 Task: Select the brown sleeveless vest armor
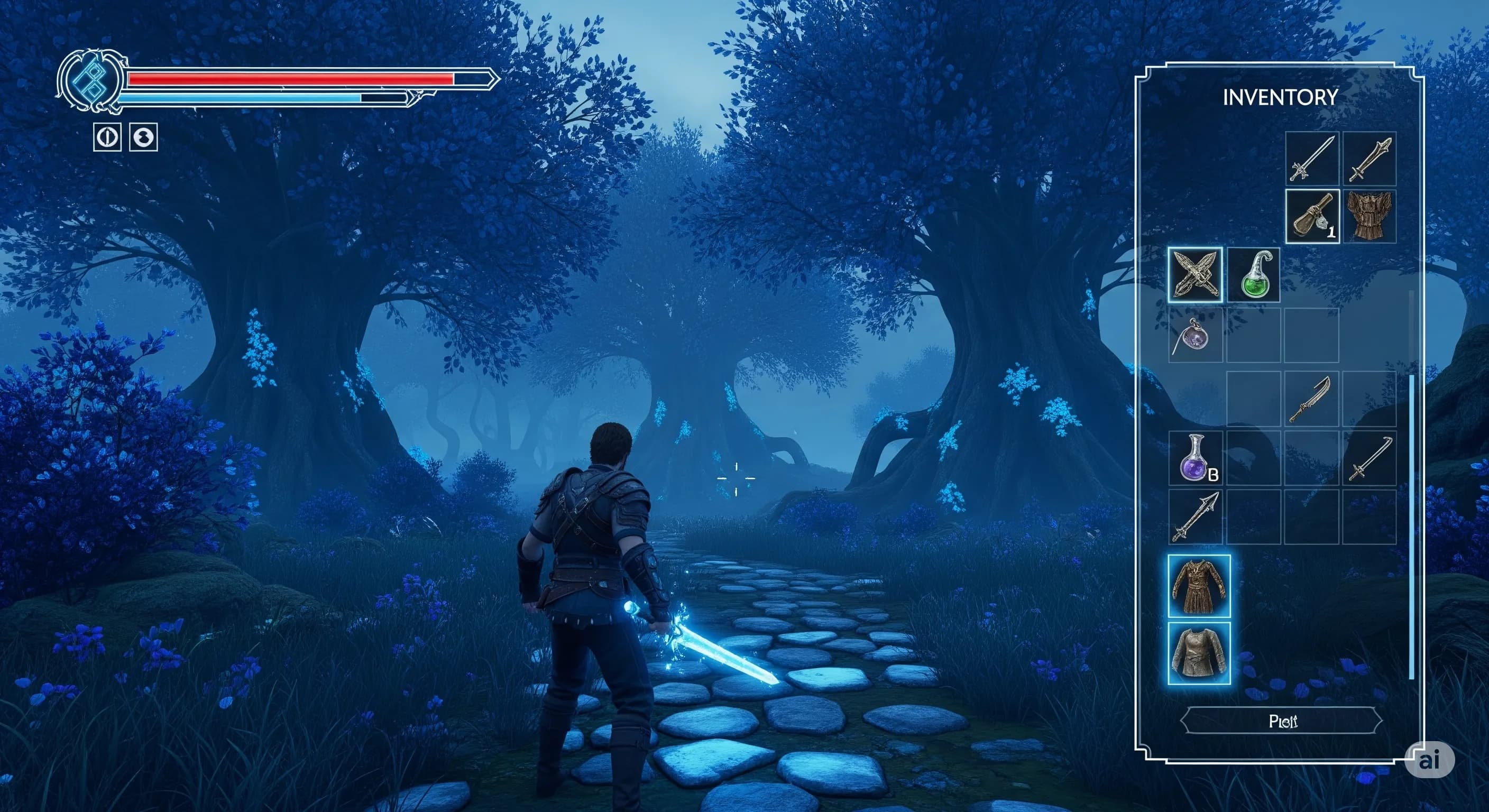pyautogui.click(x=1369, y=216)
